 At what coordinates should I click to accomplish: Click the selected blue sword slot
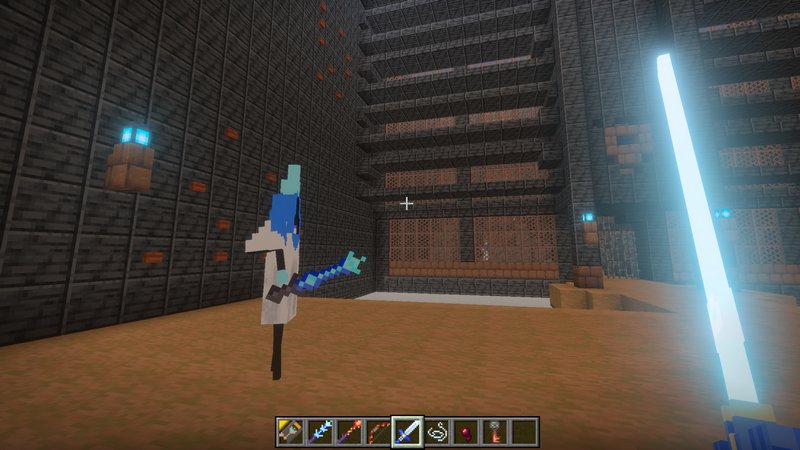click(x=407, y=432)
